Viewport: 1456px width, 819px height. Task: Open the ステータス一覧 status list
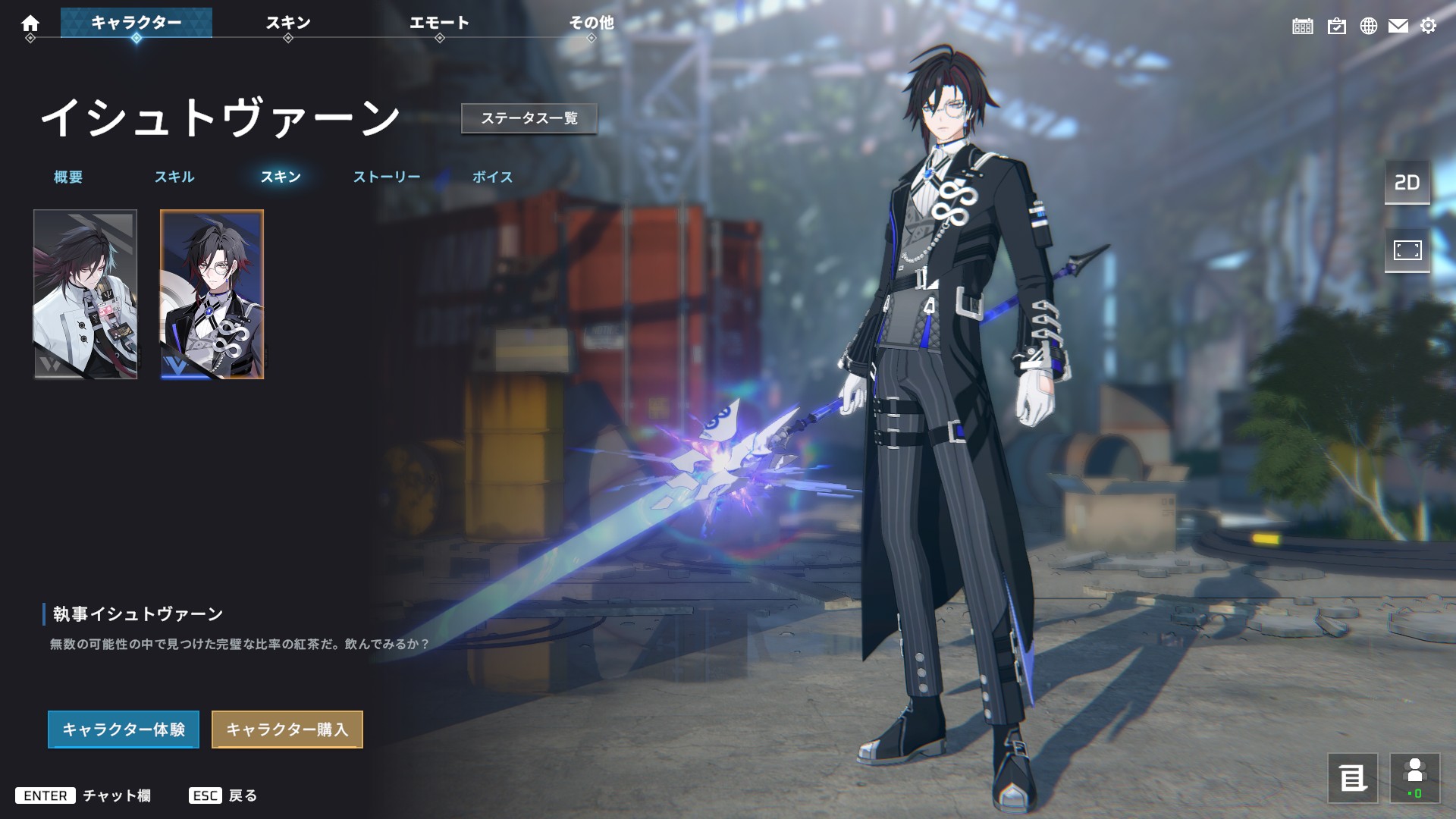pos(529,118)
